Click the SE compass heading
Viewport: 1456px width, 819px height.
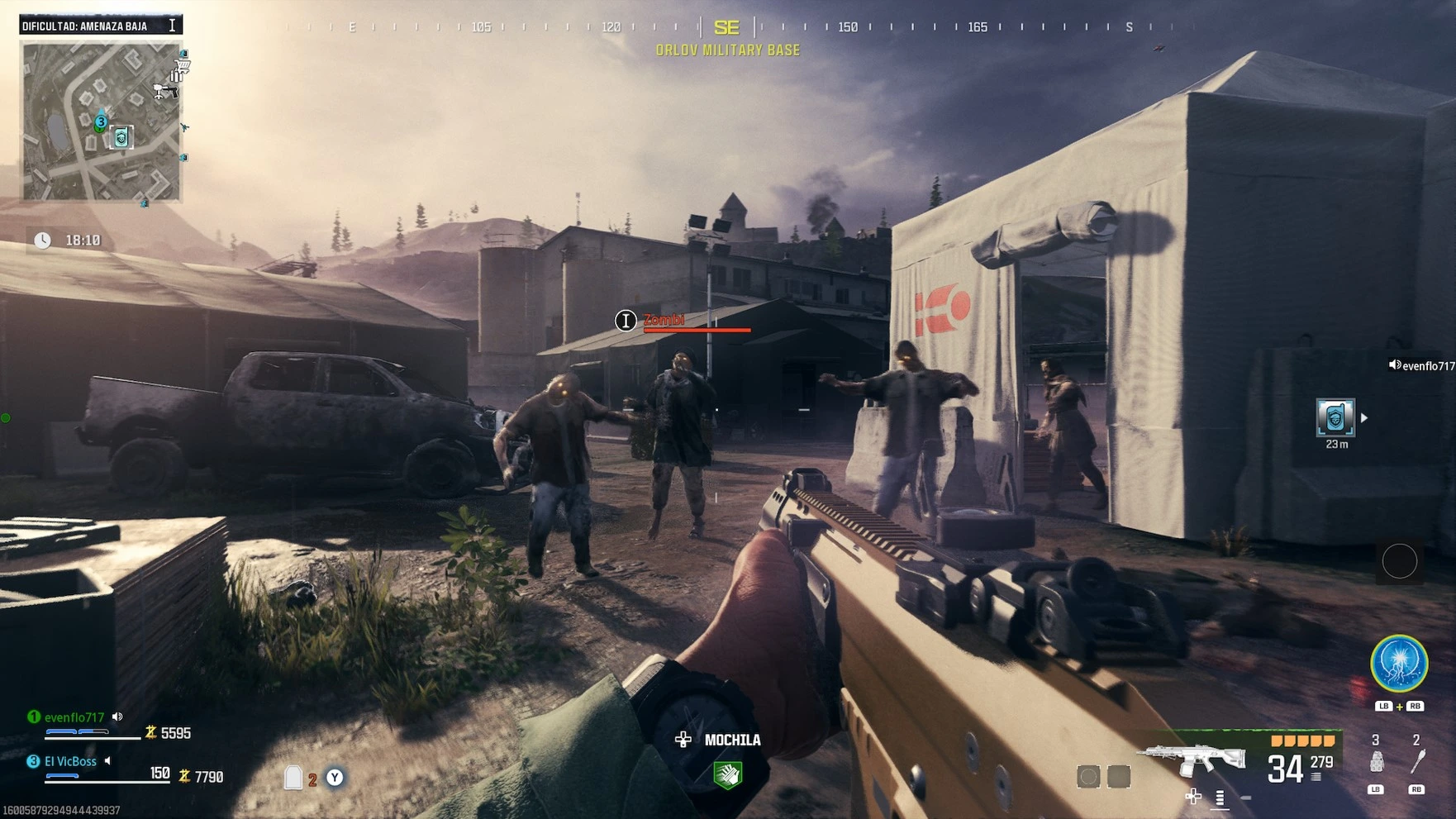[x=726, y=28]
